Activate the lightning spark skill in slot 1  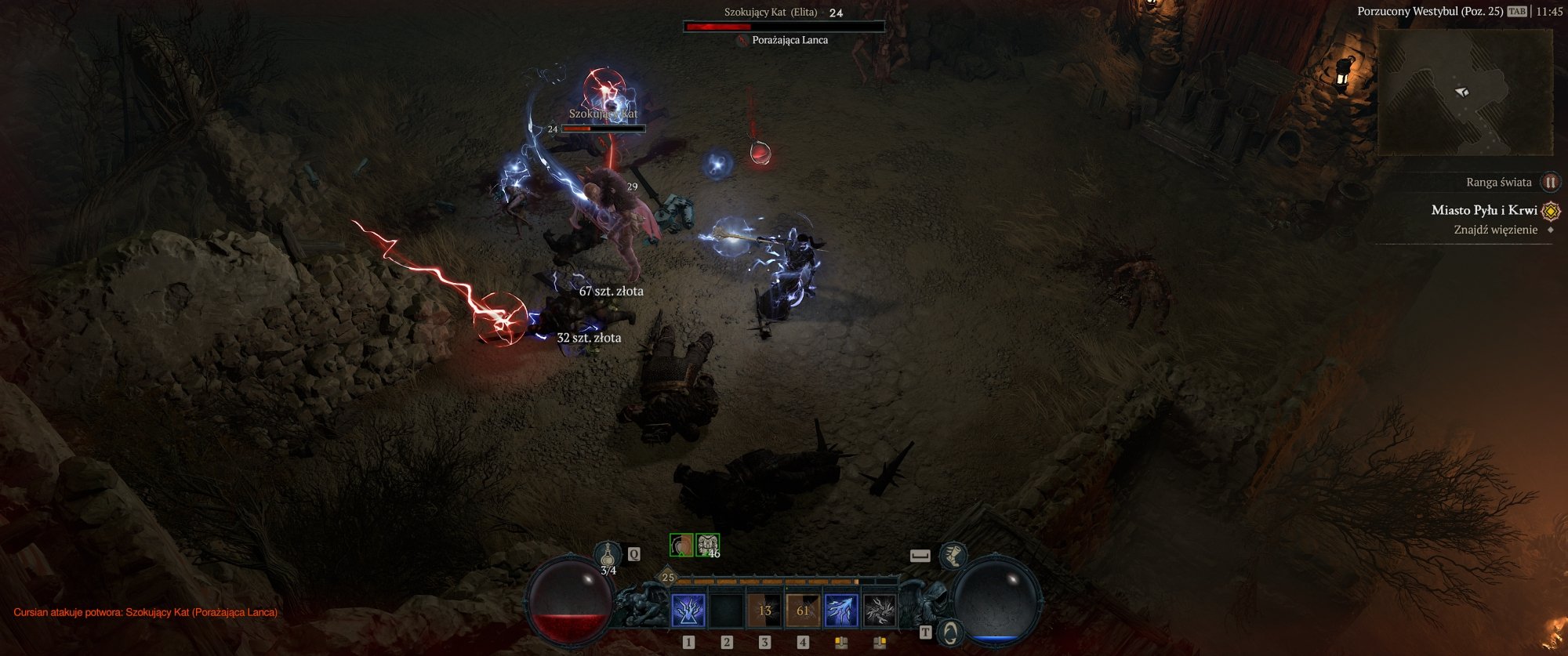[688, 611]
